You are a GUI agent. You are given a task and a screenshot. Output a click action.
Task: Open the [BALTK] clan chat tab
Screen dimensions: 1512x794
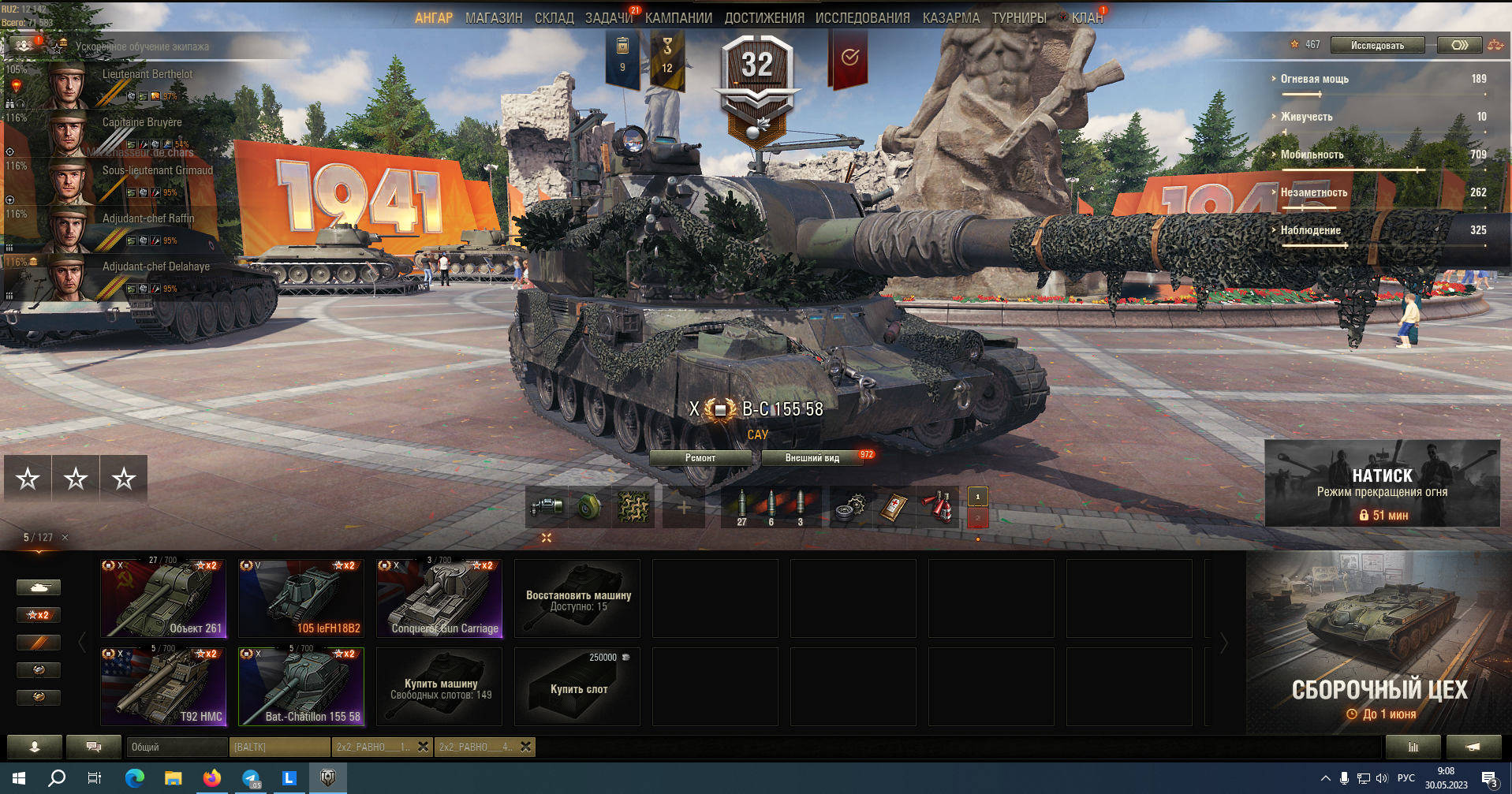[x=279, y=747]
